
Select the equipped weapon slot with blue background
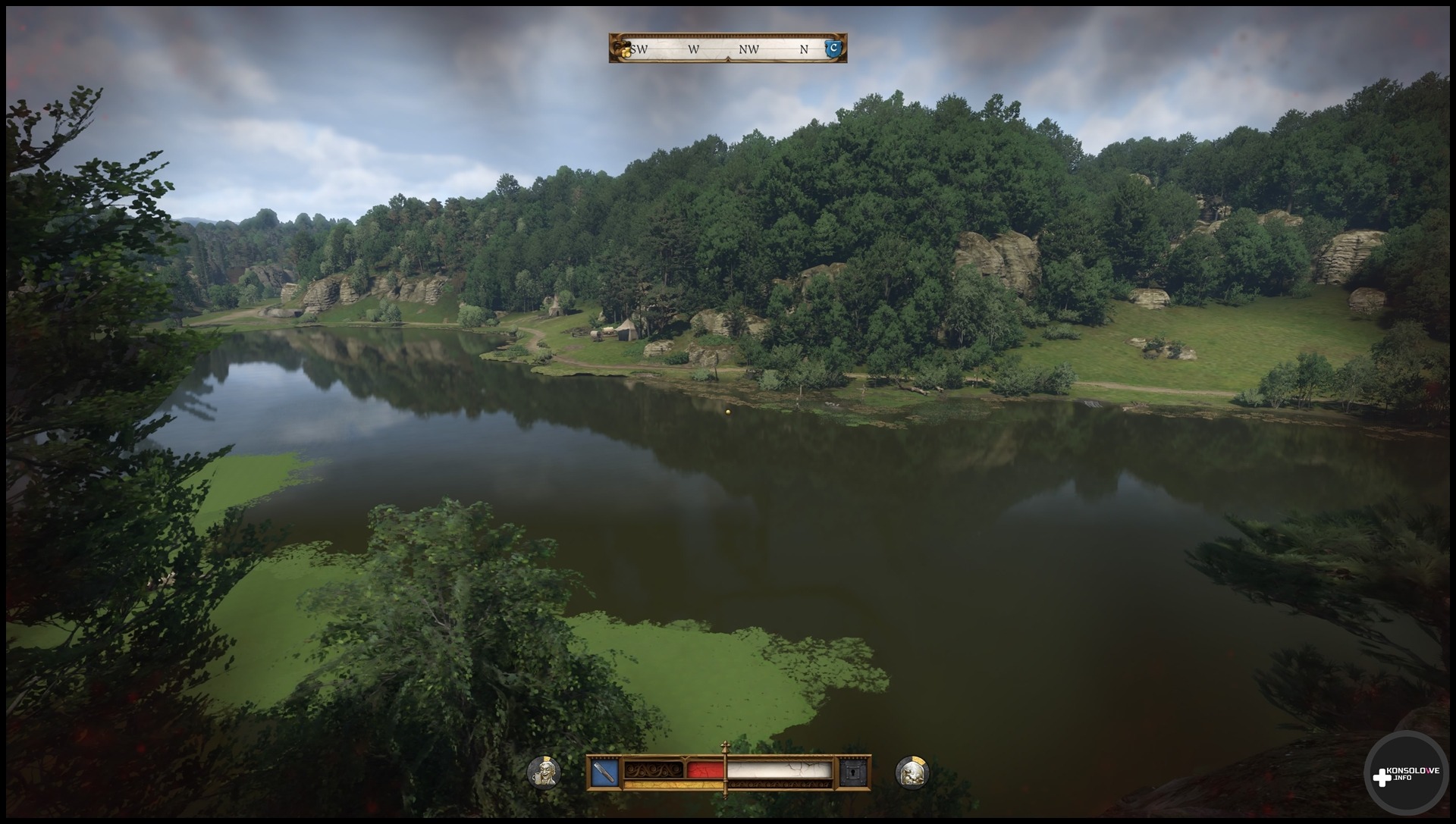tap(604, 773)
